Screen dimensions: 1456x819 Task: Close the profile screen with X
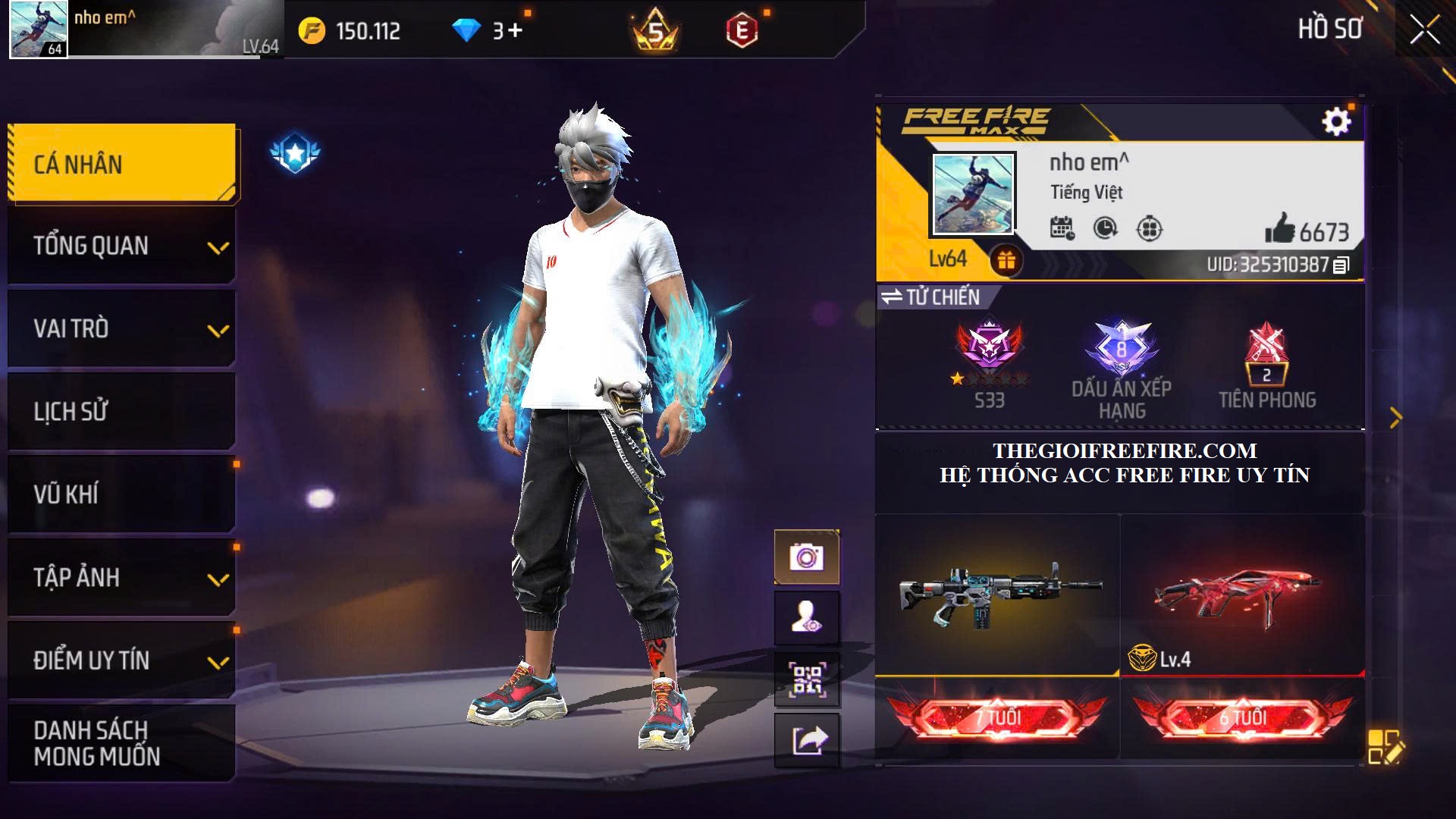click(x=1424, y=30)
